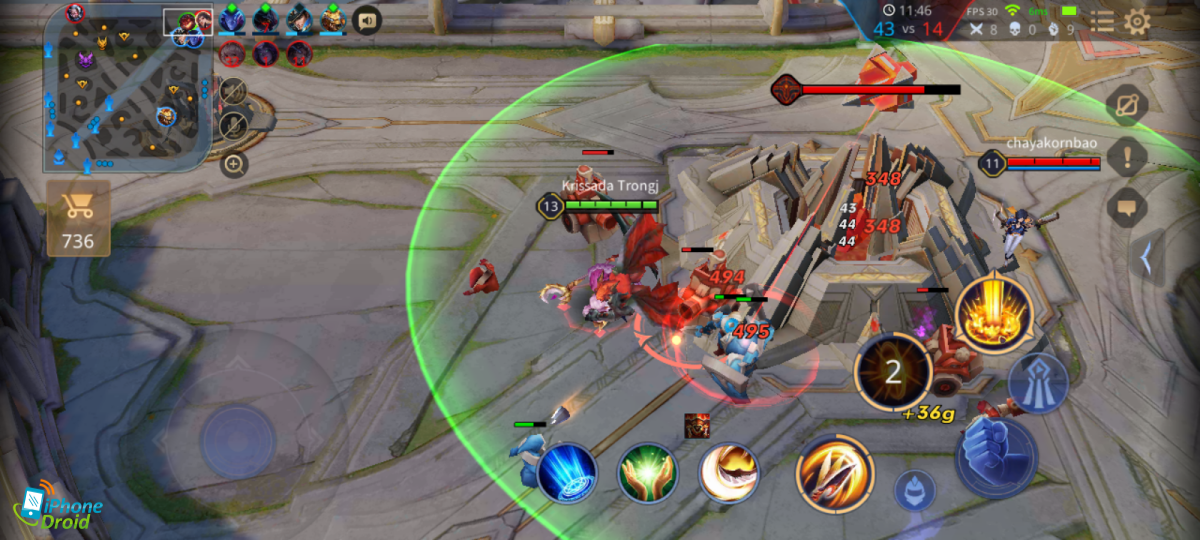Cast the golden crescent slash talent
Image resolution: width=1200 pixels, height=540 pixels.
pyautogui.click(x=728, y=473)
